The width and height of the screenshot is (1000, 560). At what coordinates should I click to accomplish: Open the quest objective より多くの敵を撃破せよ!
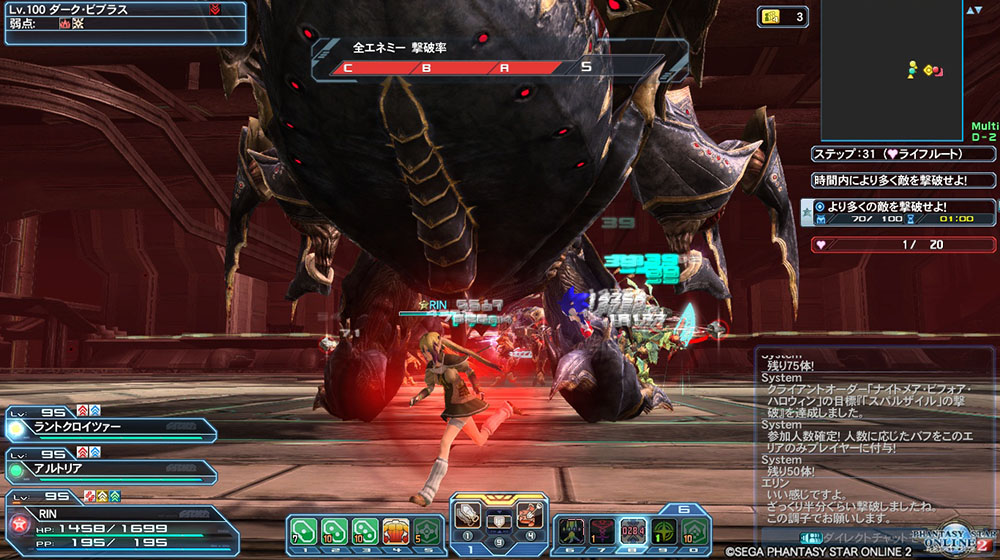898,212
